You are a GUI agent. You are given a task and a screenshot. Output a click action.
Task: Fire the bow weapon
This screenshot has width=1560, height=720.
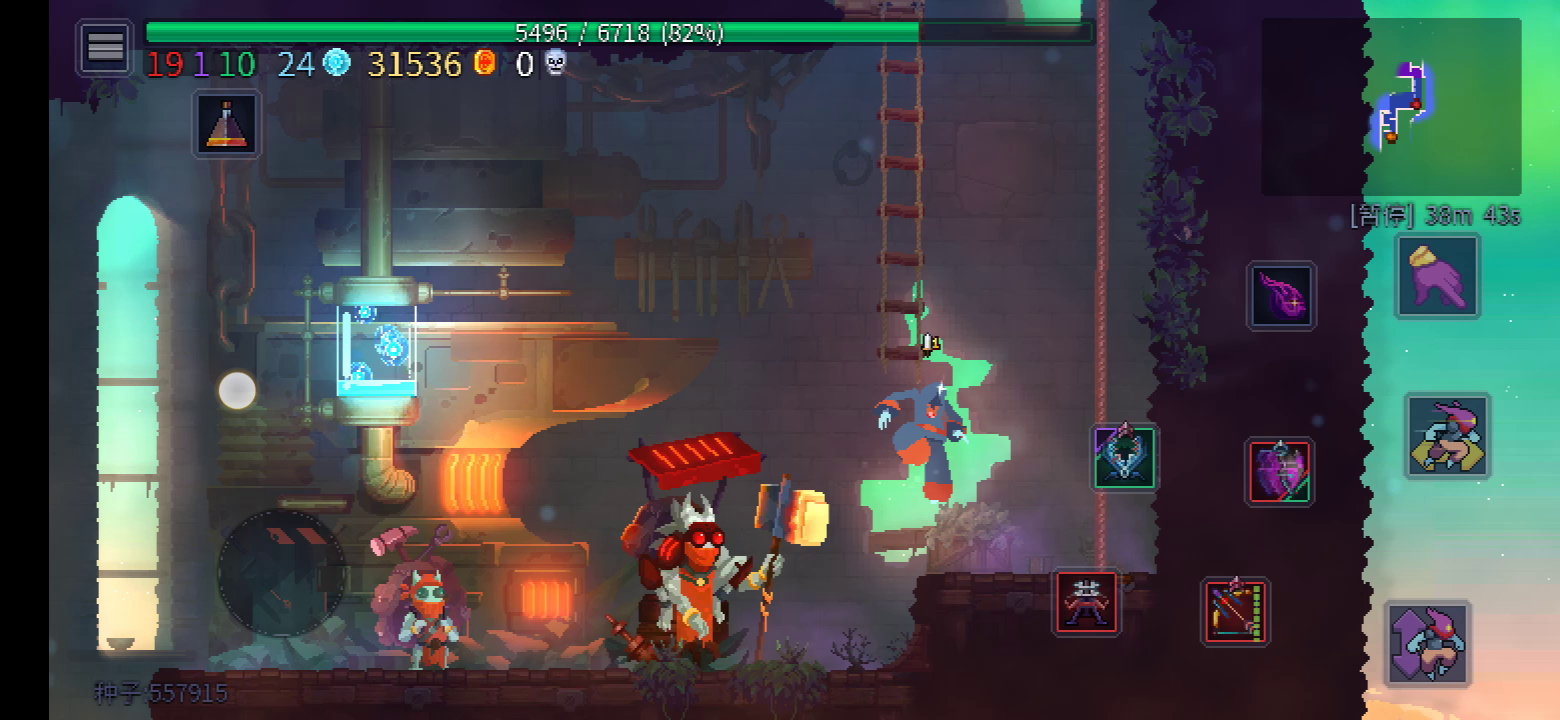tap(1236, 611)
